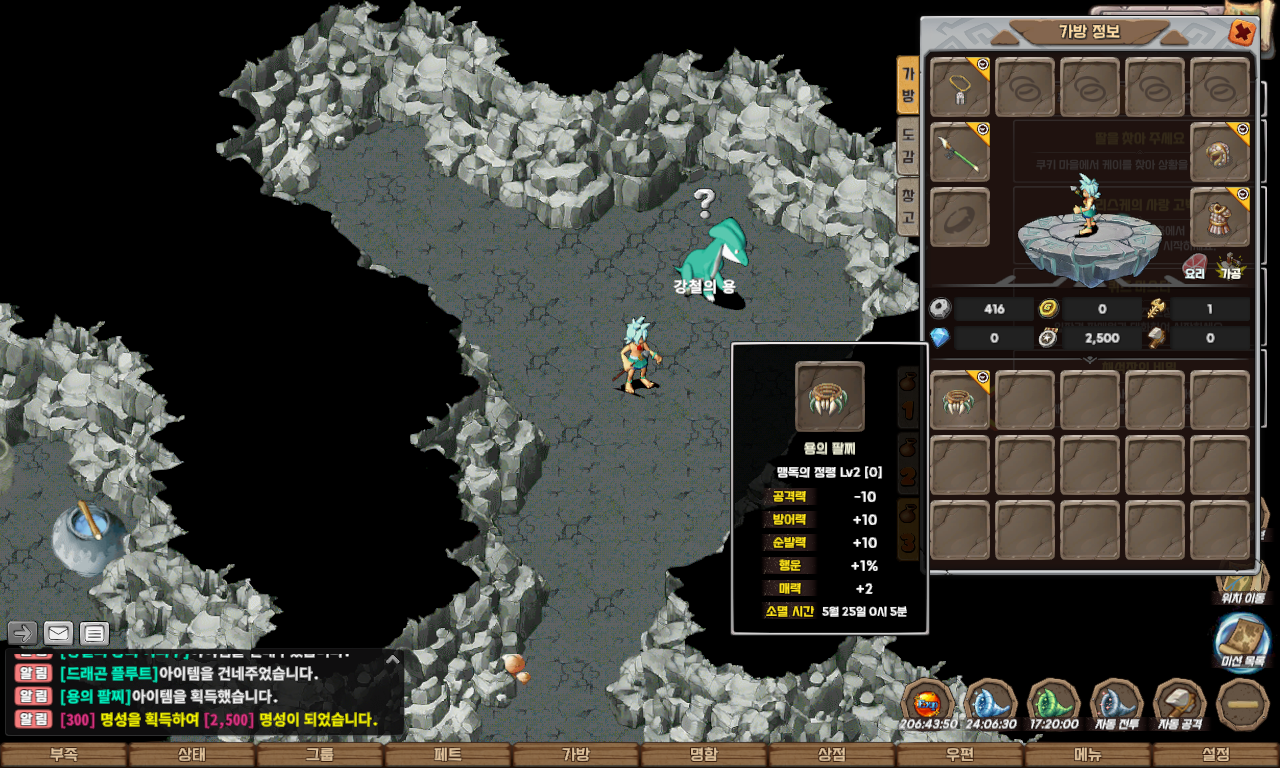
Task: Open the 설정 settings menu
Action: (1215, 755)
